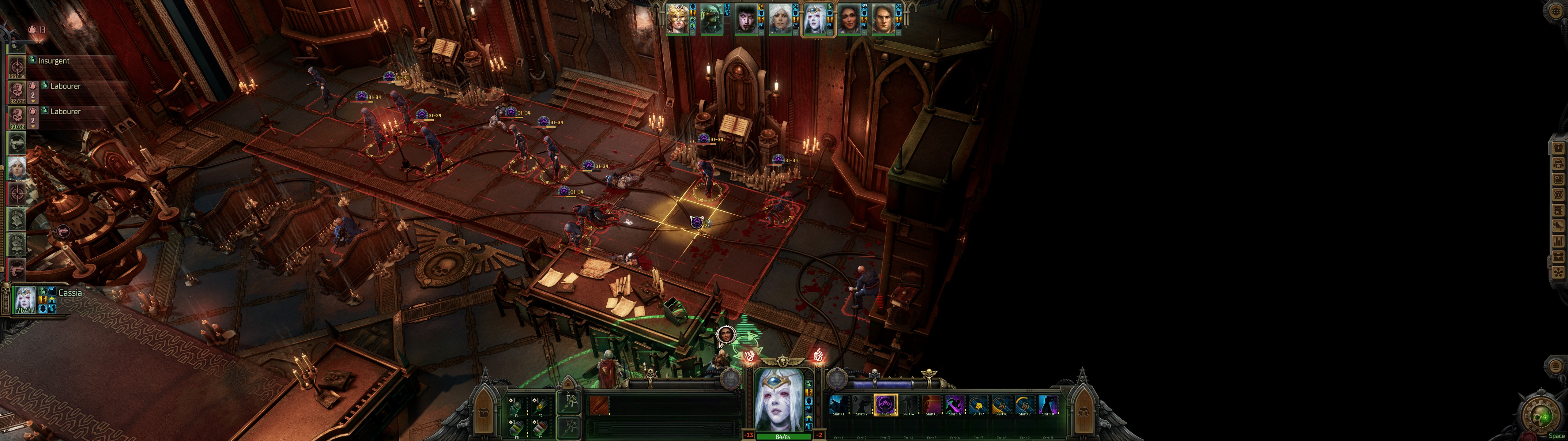Activate the Shift+0 blue robed-figure ability
This screenshot has width=1568, height=441.
coord(1048,405)
